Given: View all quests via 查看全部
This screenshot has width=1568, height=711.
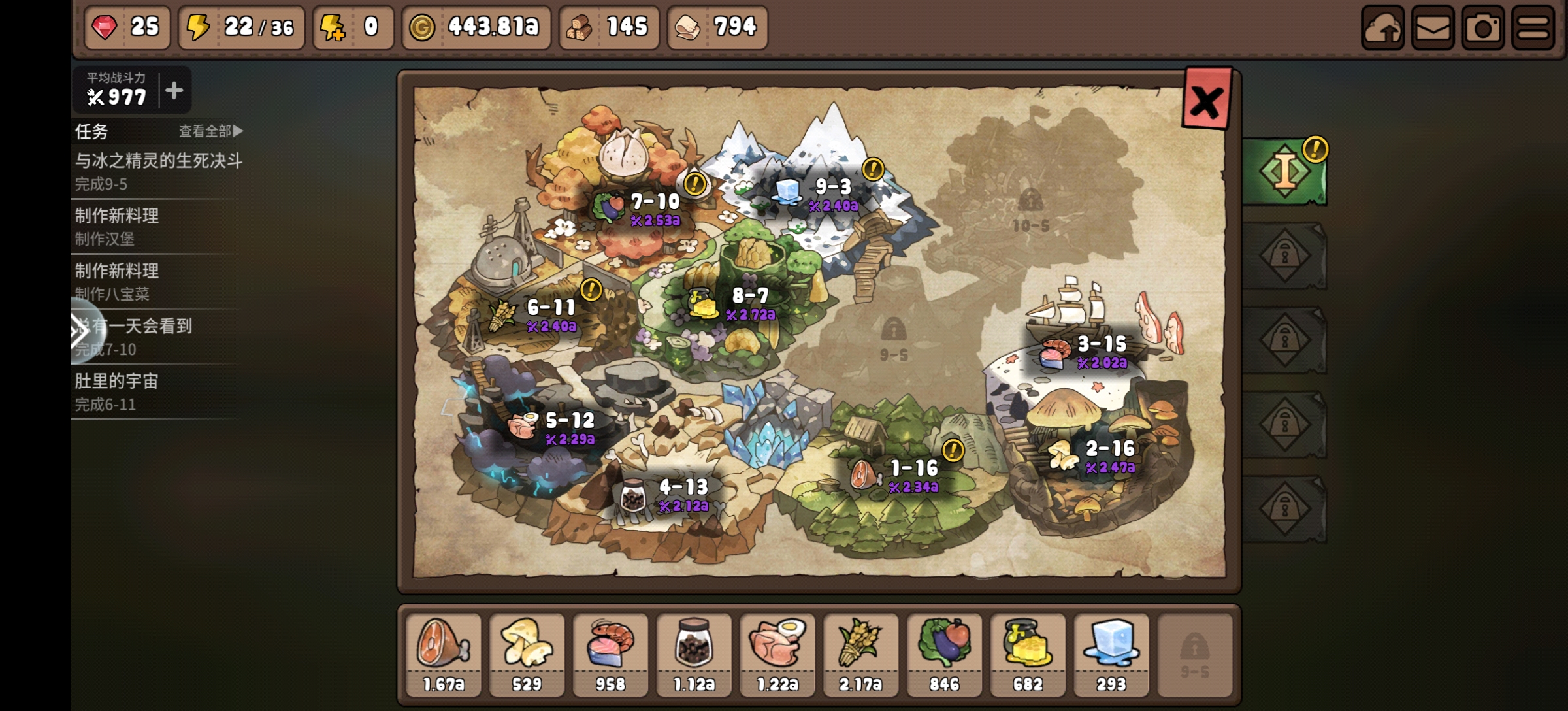Looking at the screenshot, I should coord(210,131).
